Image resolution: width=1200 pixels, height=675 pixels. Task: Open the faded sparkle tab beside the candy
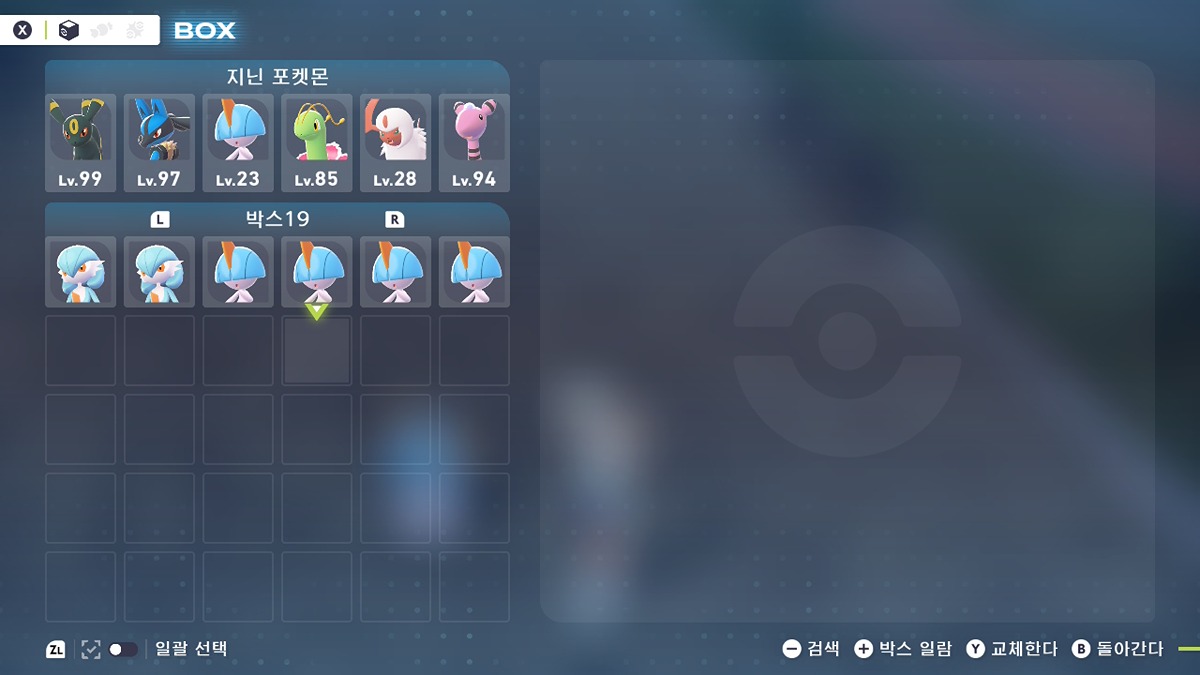click(x=135, y=30)
